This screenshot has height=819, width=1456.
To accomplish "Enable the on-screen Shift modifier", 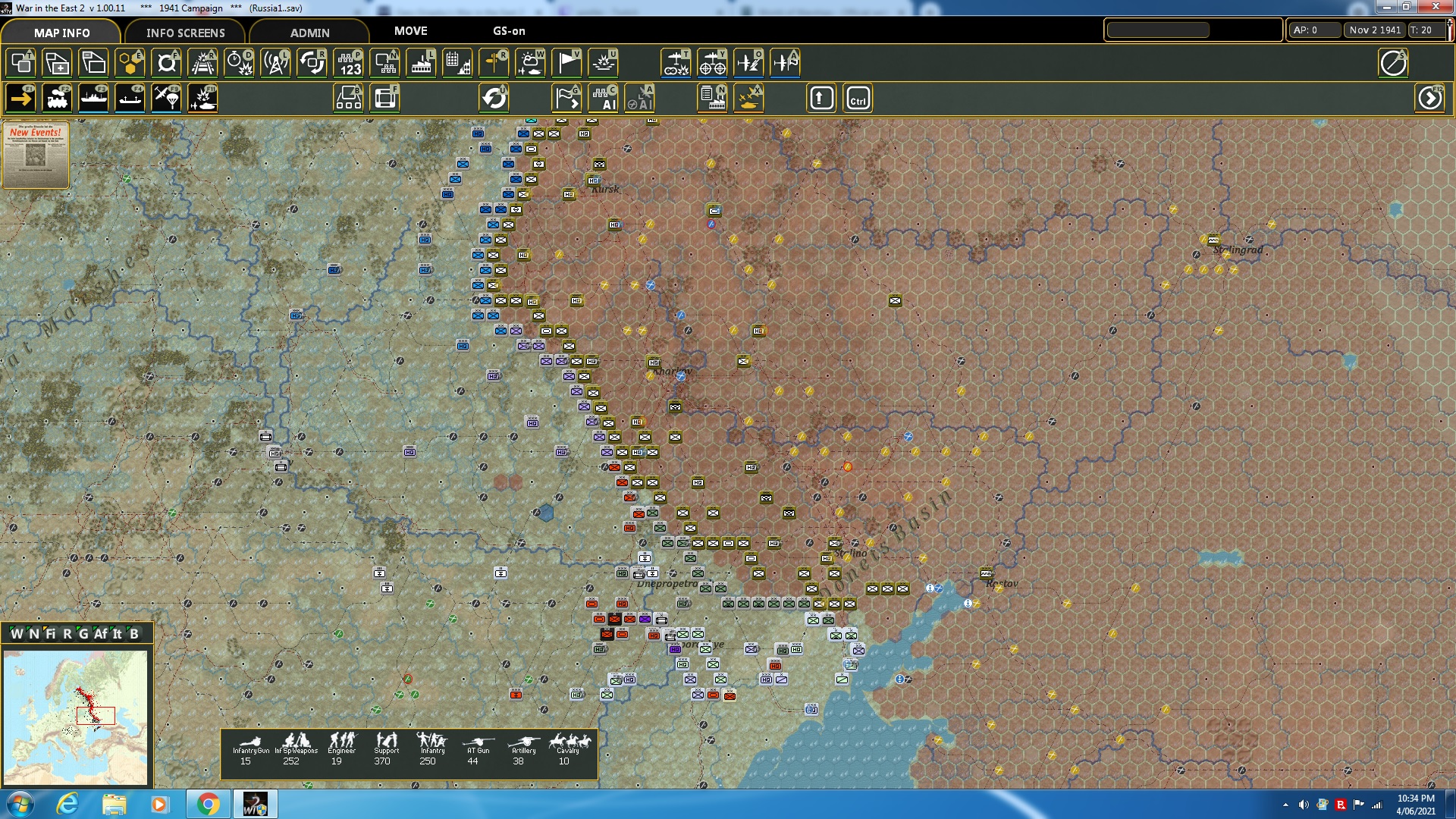I will (x=821, y=98).
